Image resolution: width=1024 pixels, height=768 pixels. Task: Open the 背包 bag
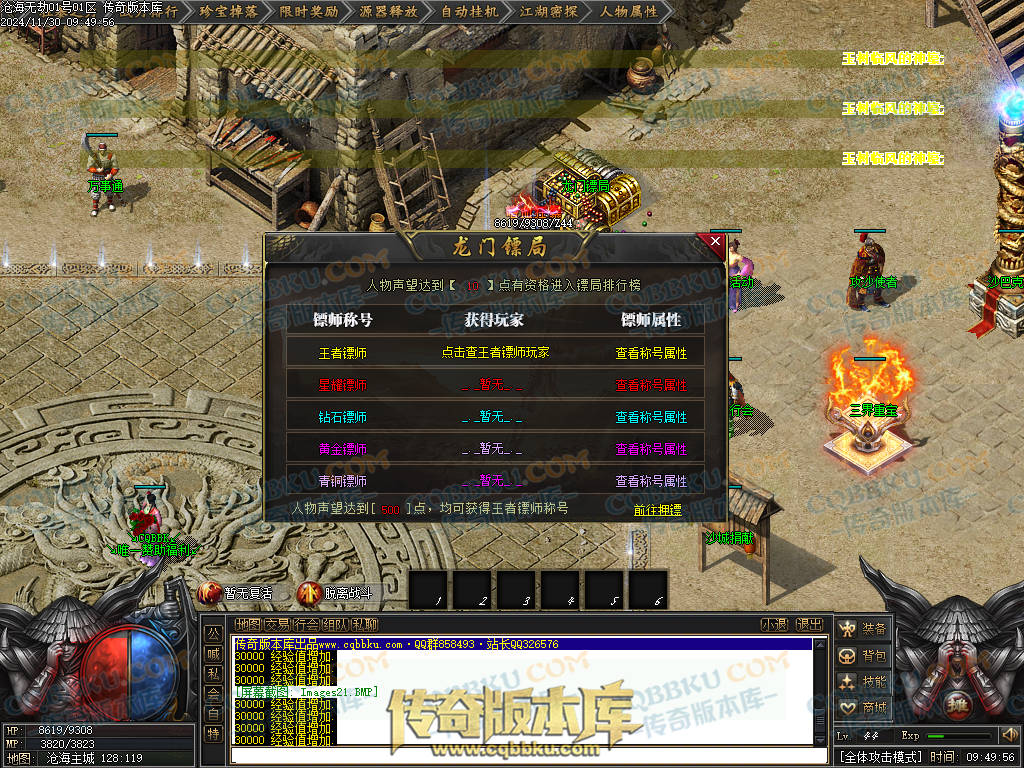coord(863,656)
